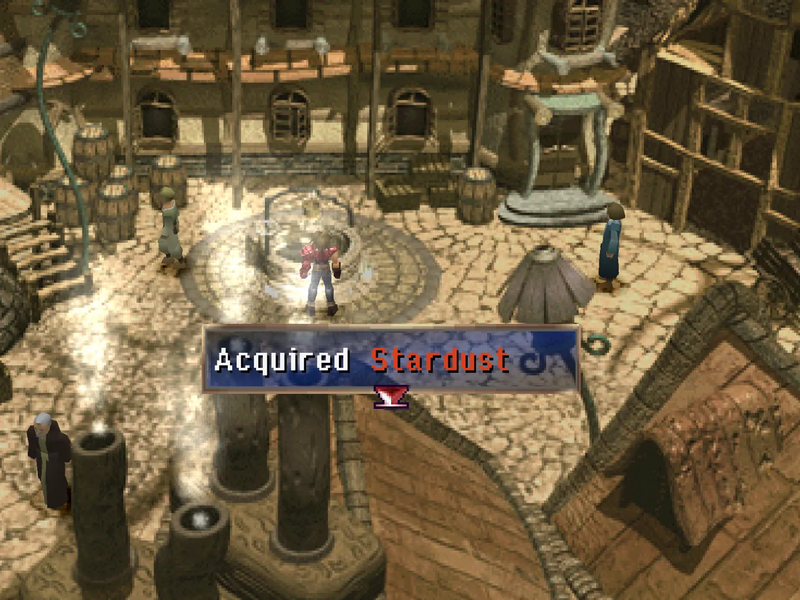
Task: Click the red continue arrow below the message
Action: [x=391, y=398]
